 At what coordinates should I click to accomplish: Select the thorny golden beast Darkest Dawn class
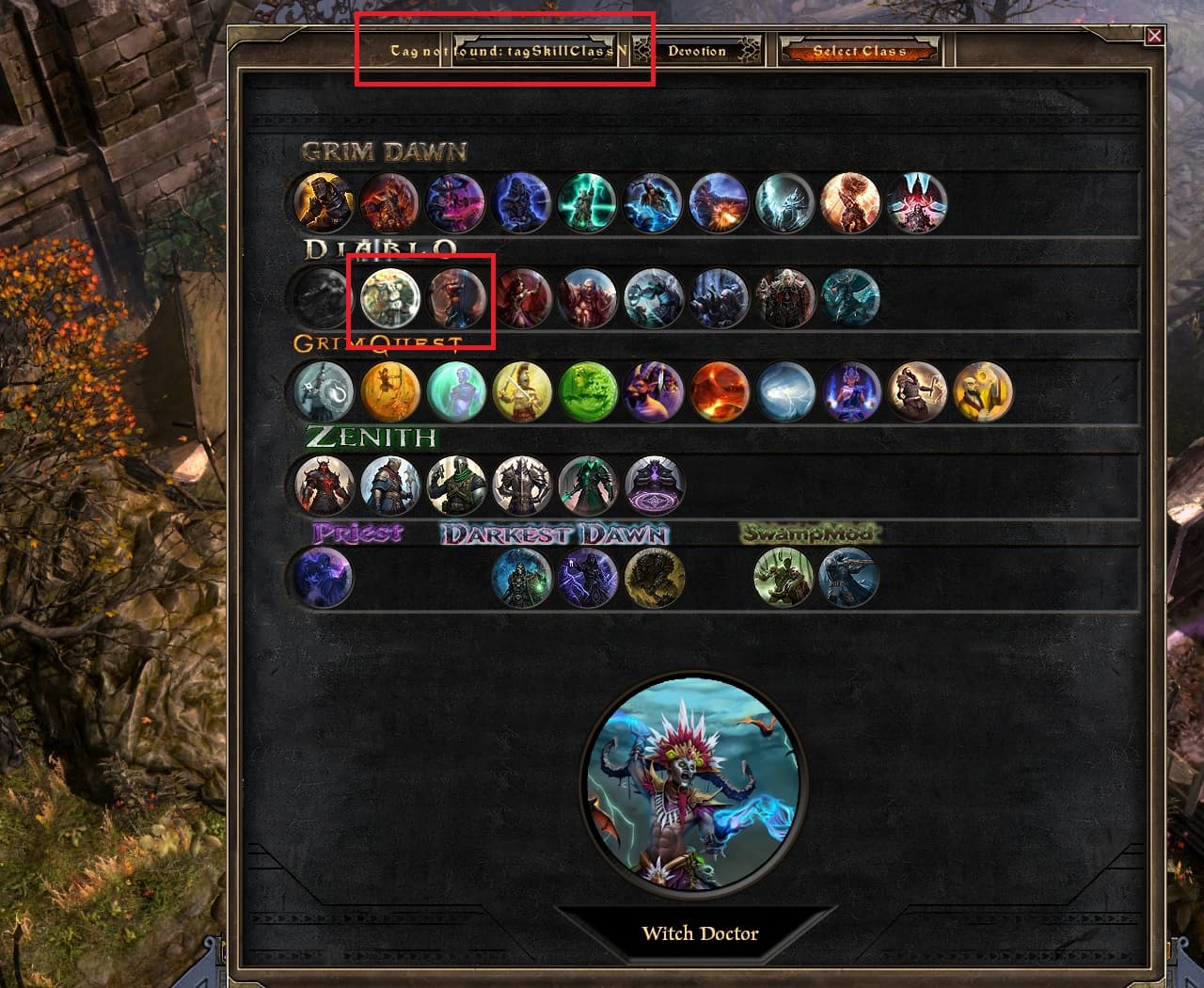pos(654,577)
